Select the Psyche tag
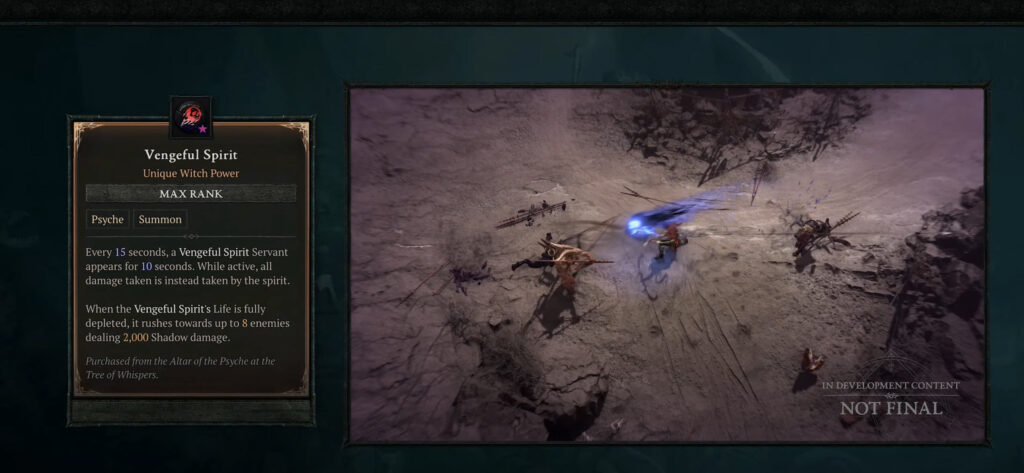The width and height of the screenshot is (1024, 473). click(x=107, y=219)
